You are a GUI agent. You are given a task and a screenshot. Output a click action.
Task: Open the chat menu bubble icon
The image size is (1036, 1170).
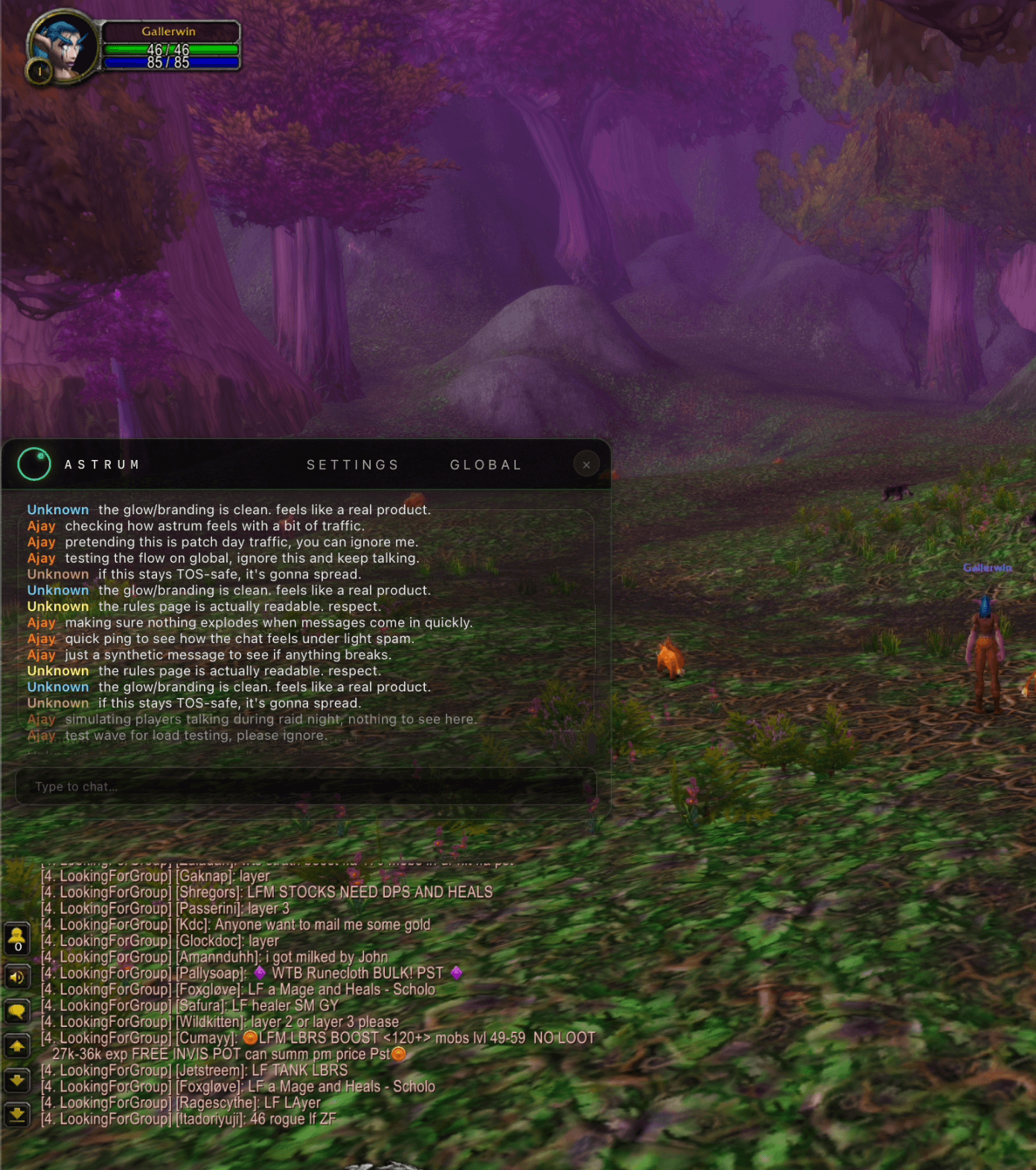pyautogui.click(x=17, y=1011)
